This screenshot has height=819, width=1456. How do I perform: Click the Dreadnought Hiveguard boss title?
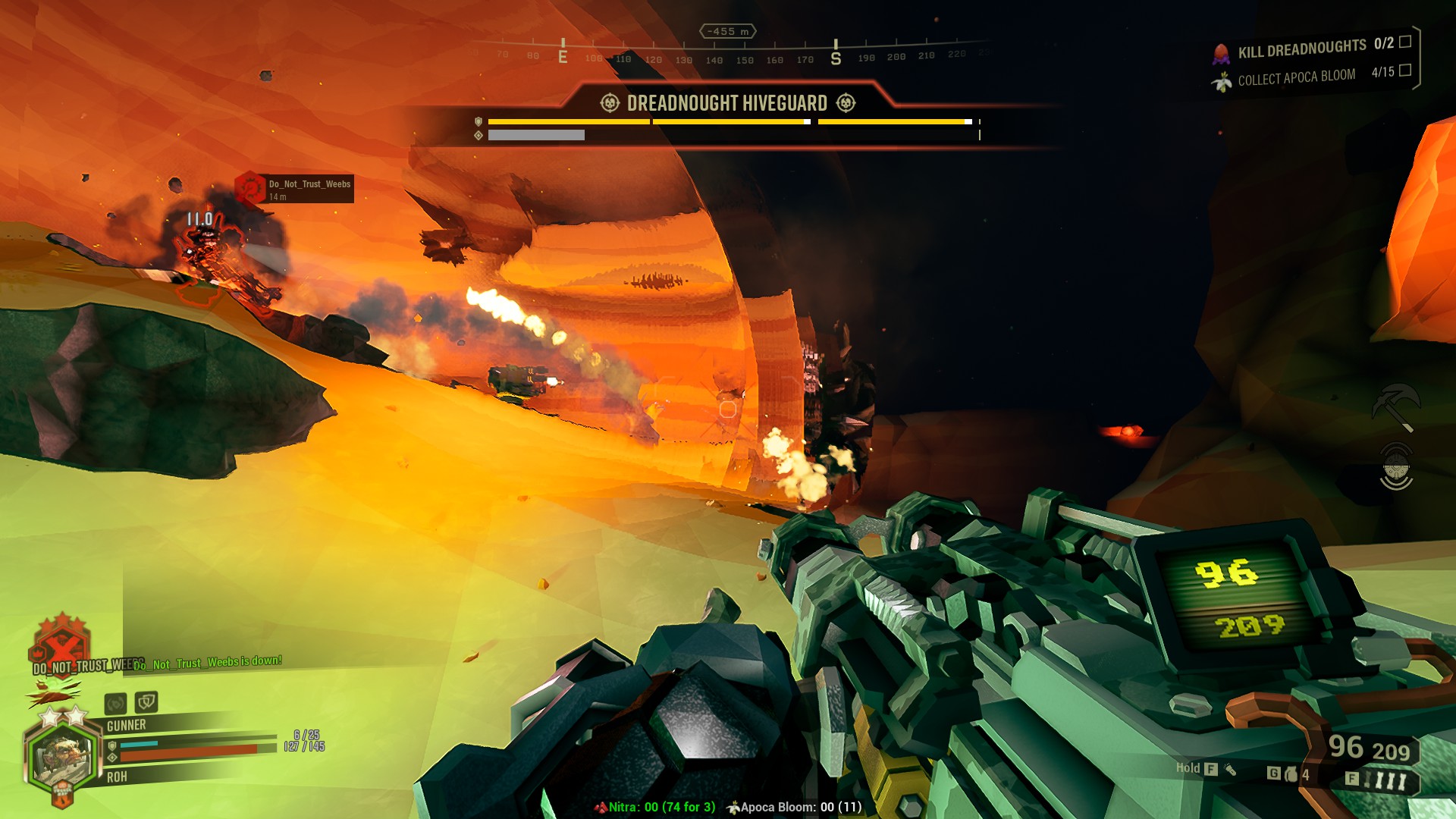(726, 103)
